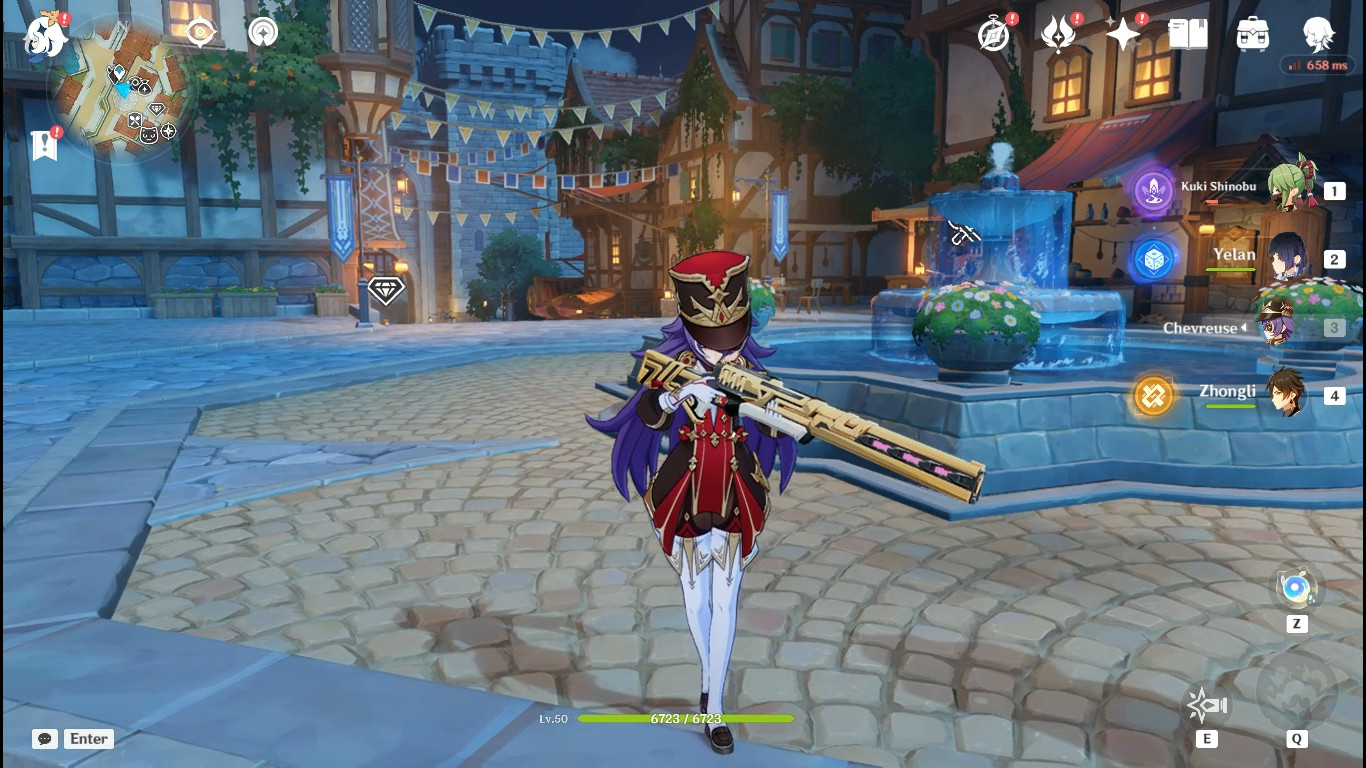Image resolution: width=1366 pixels, height=768 pixels.
Task: Check the 658 ms ping indicator
Action: tap(1318, 65)
